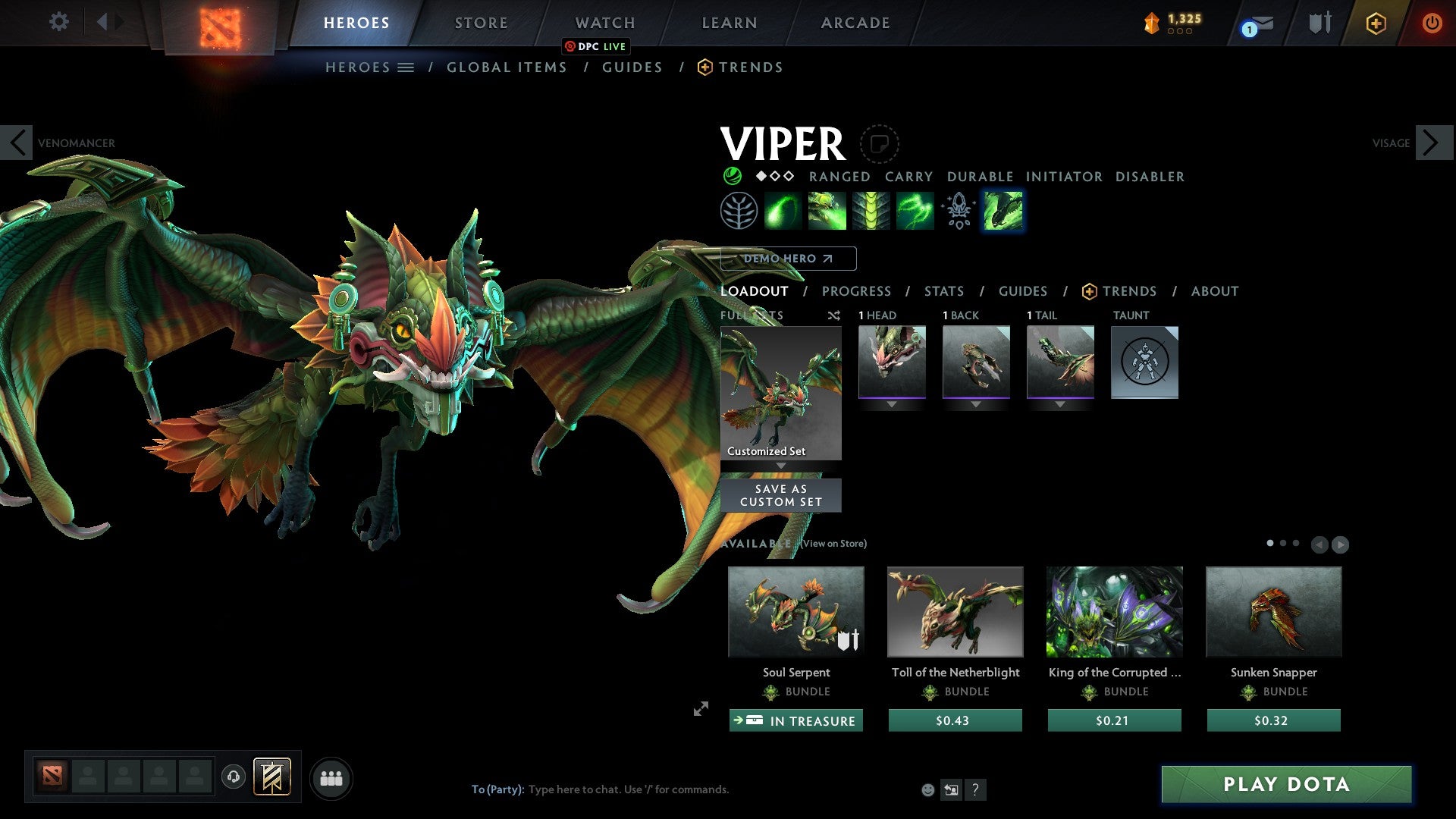Open the friends list via the group icon
This screenshot has width=1456, height=819.
331,777
